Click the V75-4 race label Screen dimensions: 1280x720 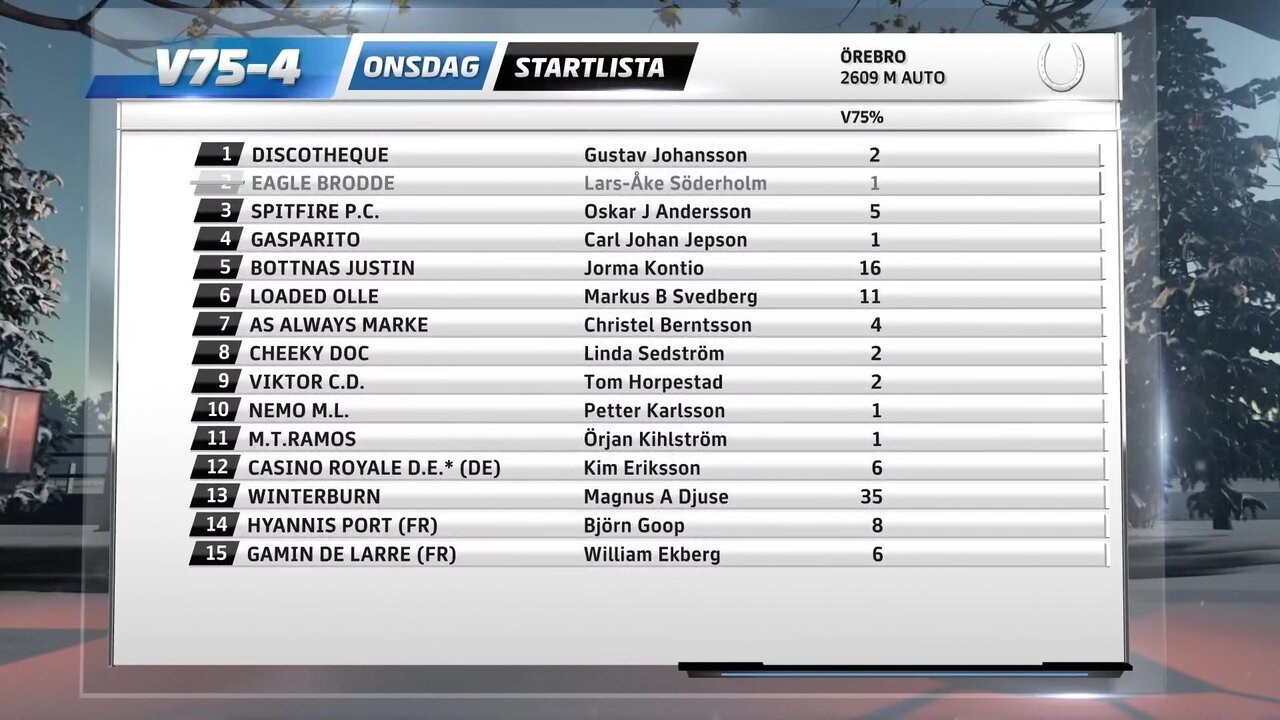click(x=228, y=69)
